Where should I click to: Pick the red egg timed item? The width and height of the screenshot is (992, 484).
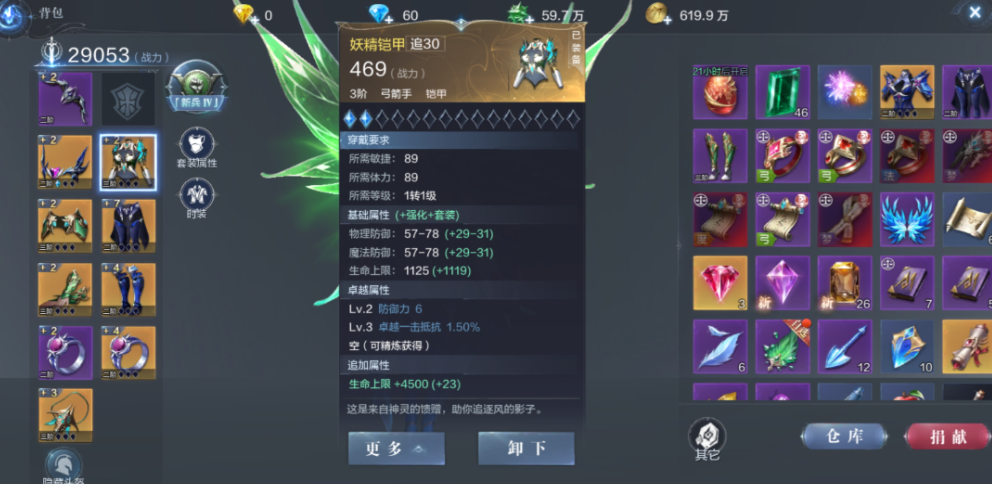pyautogui.click(x=720, y=93)
